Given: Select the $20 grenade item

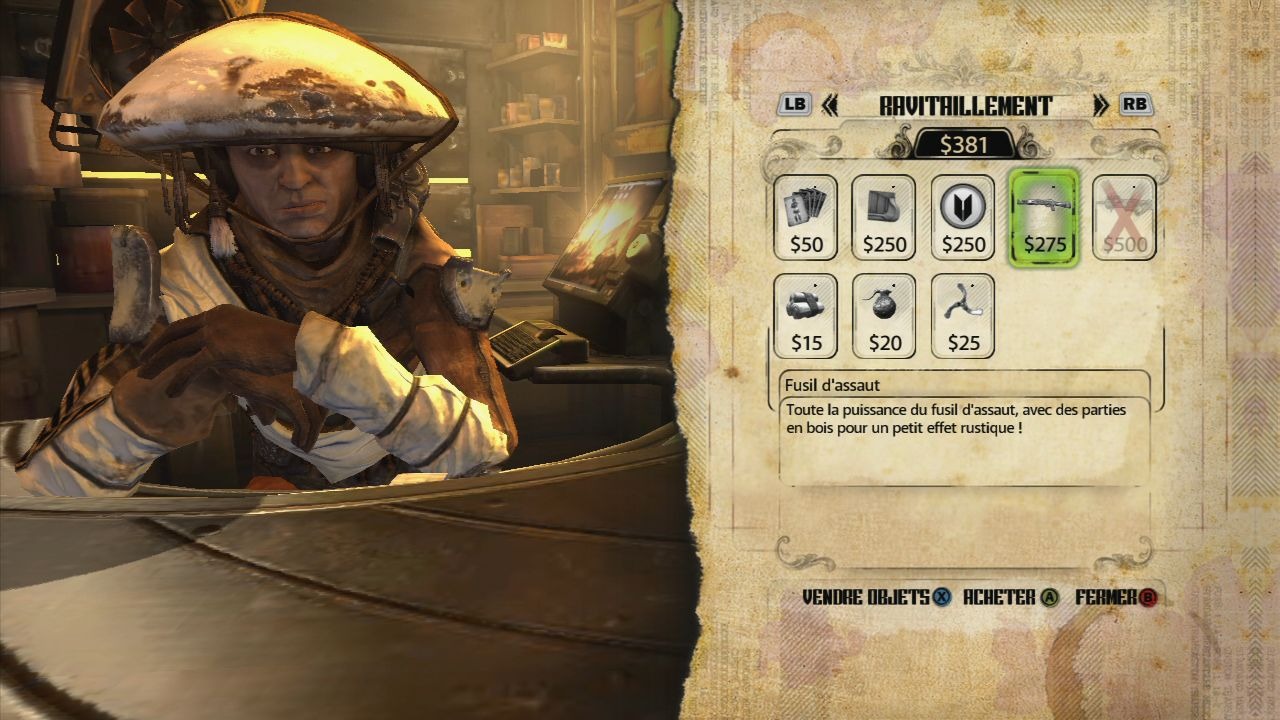Looking at the screenshot, I should click(884, 316).
